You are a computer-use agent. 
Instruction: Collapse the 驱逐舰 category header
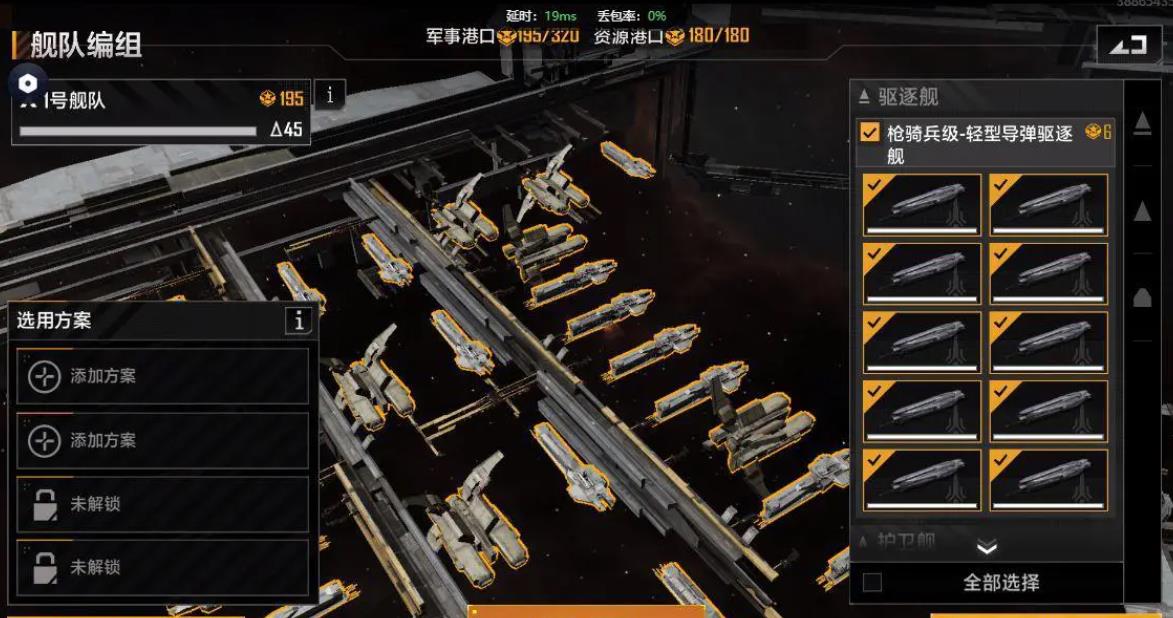tap(898, 97)
